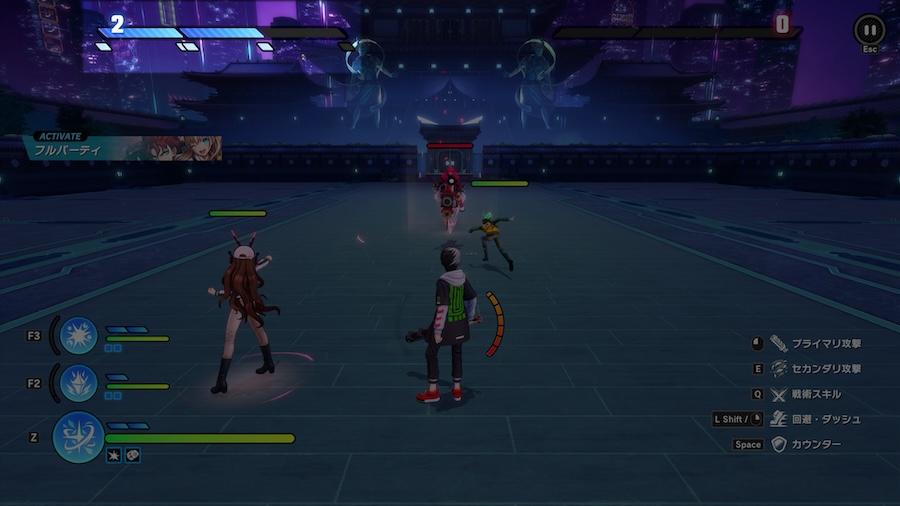Image resolution: width=900 pixels, height=506 pixels.
Task: Activate the カウンター shield icon
Action: tap(778, 445)
